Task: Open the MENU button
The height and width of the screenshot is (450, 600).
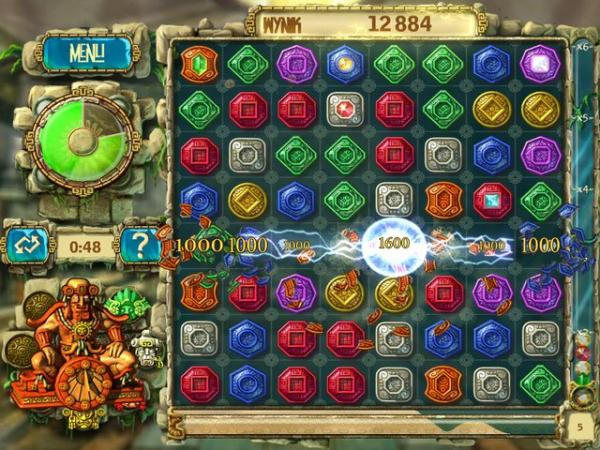Action: coord(89,53)
